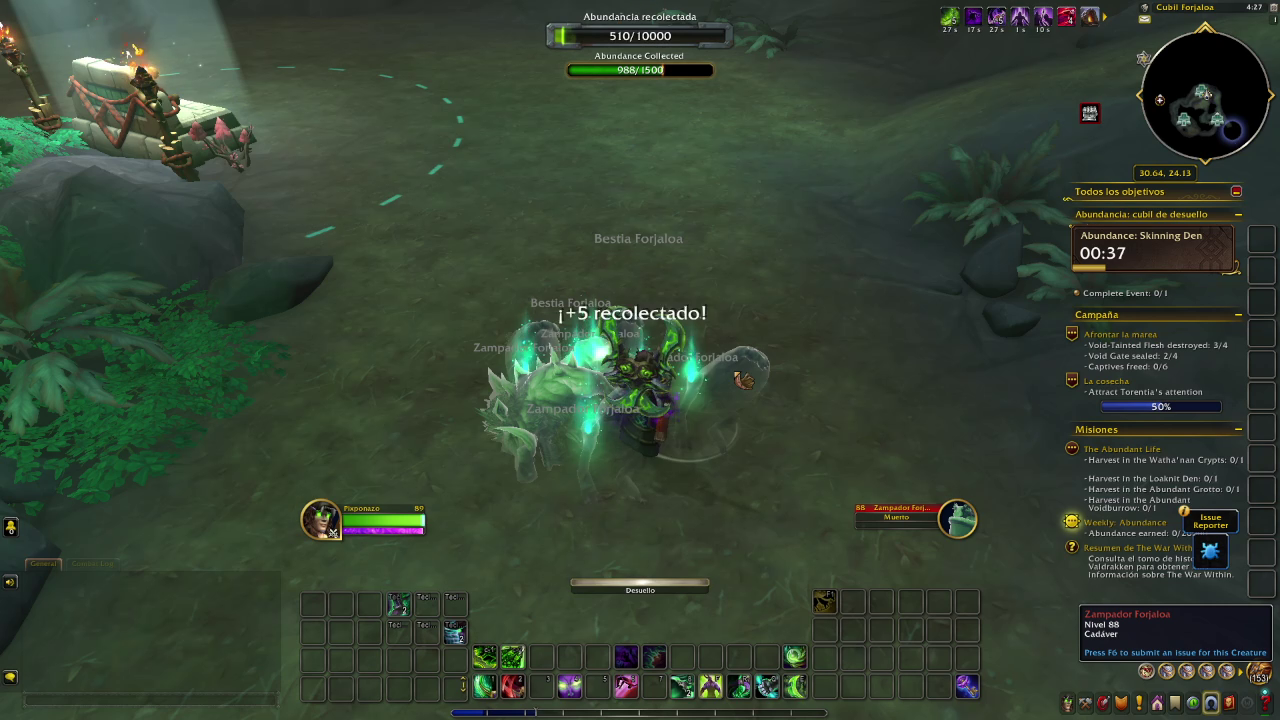Use the purple key item slot
1280x720 pixels.
[967, 686]
